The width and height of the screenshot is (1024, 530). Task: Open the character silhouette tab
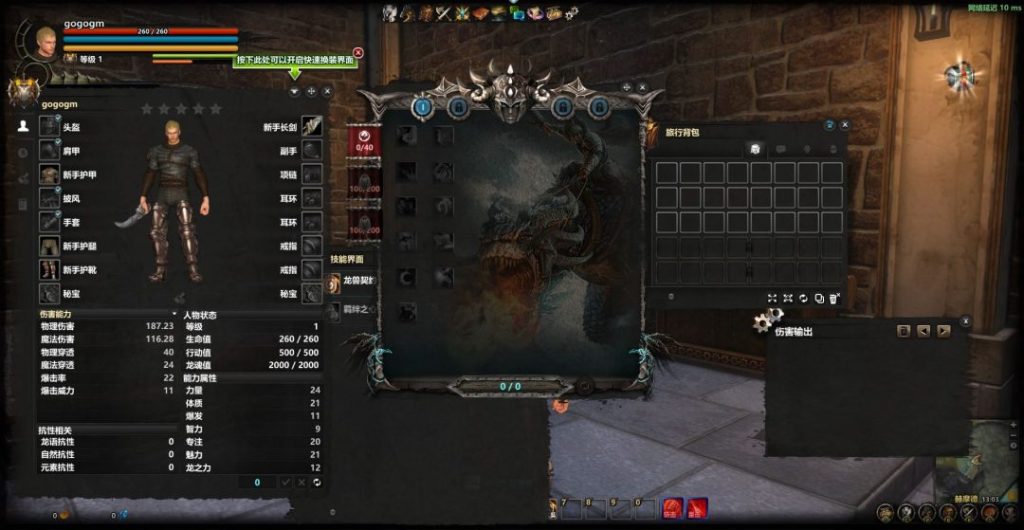click(23, 126)
